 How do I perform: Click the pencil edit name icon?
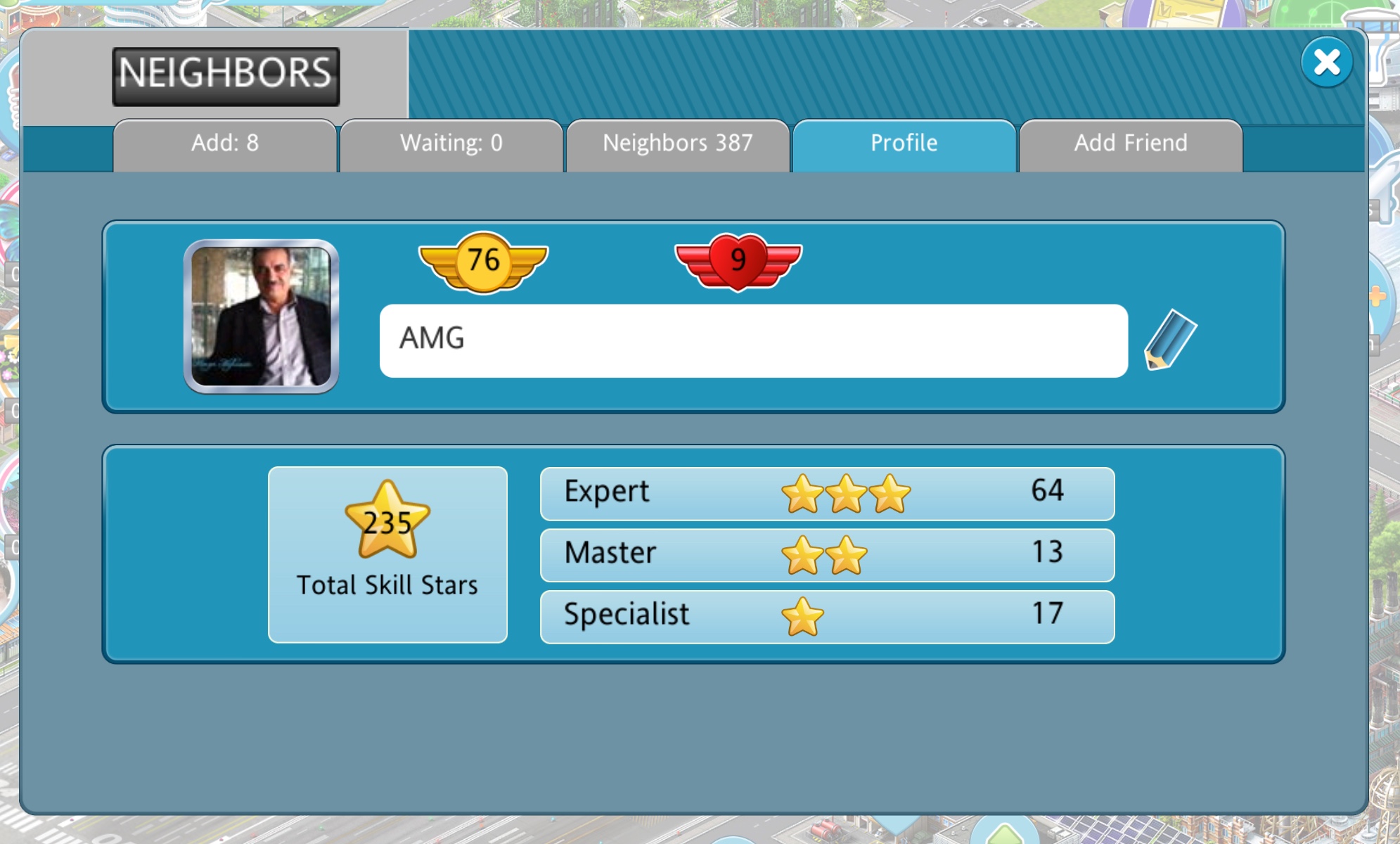(1169, 340)
